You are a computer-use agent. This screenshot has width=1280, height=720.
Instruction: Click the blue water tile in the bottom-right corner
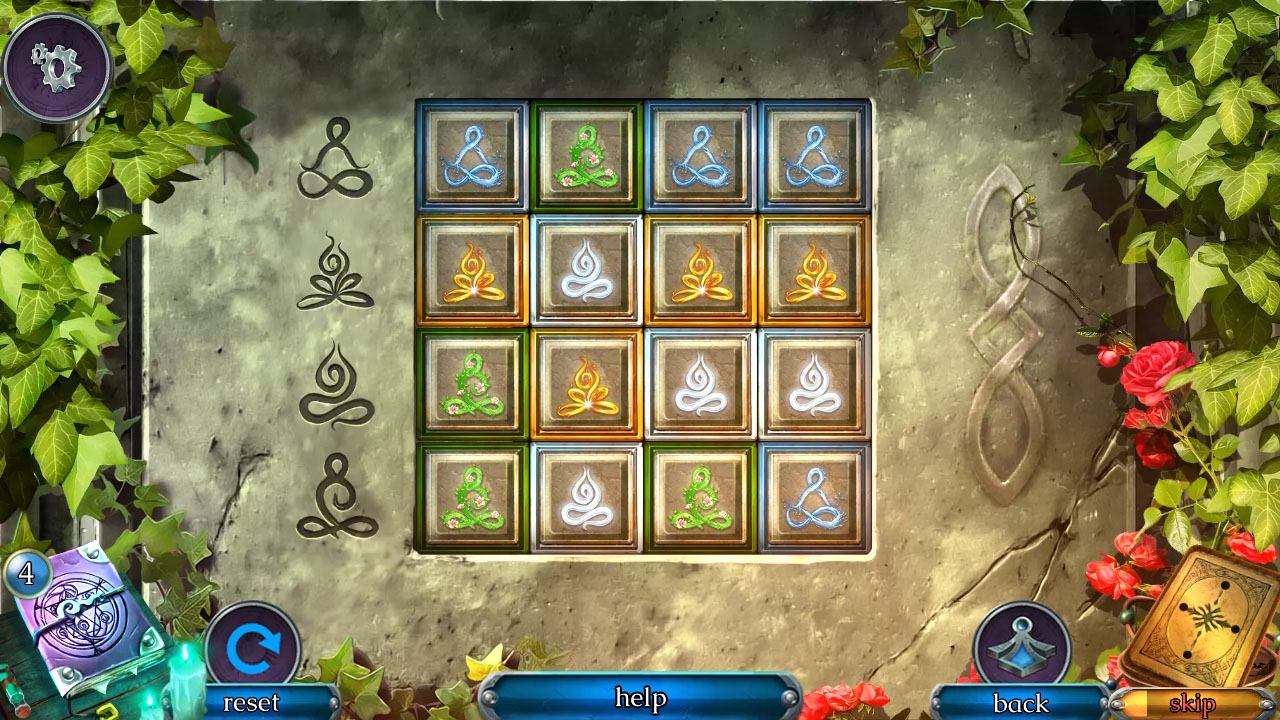[x=814, y=498]
